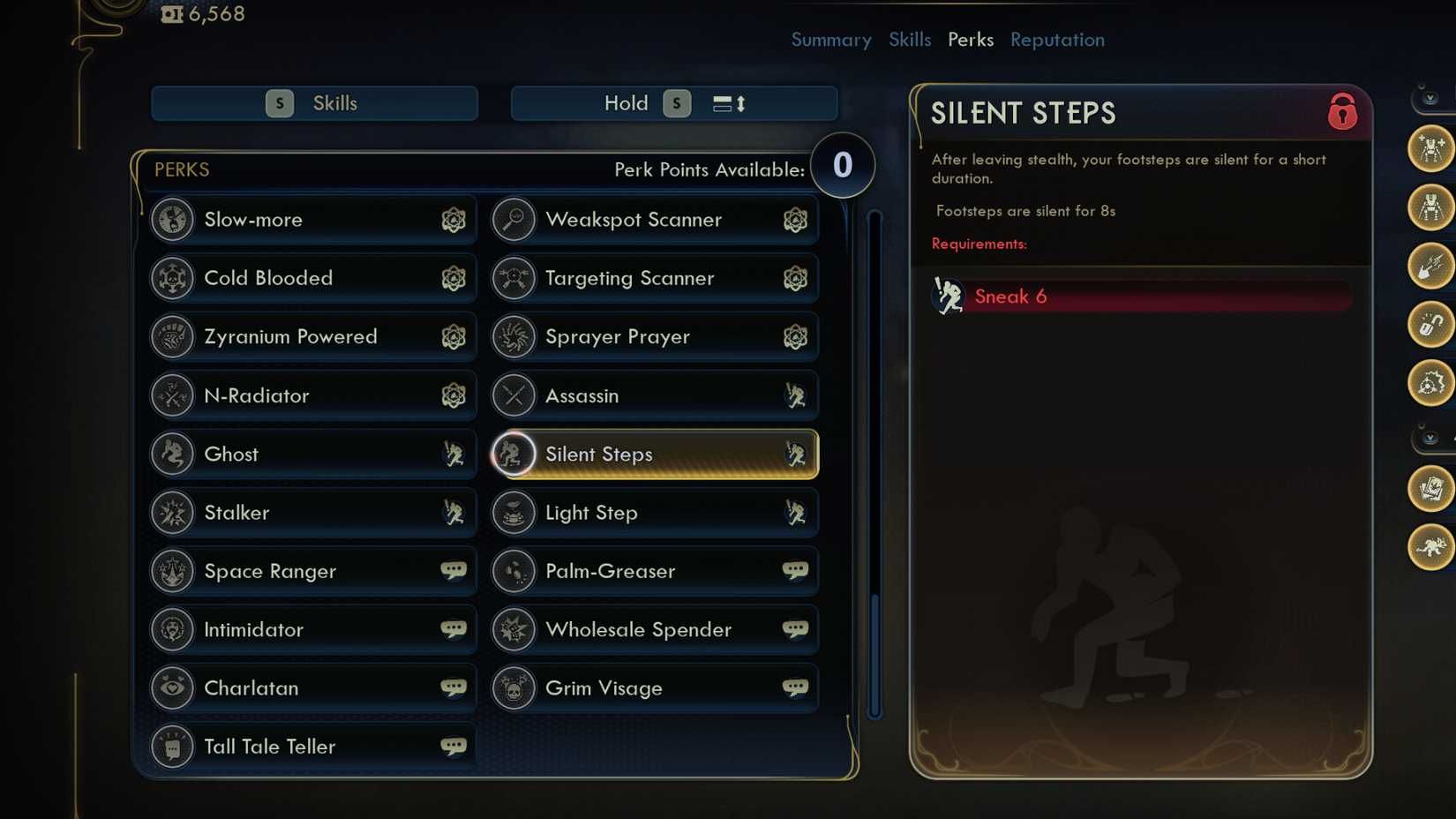Select the Silent Steps perk
1456x819 pixels.
tap(653, 454)
